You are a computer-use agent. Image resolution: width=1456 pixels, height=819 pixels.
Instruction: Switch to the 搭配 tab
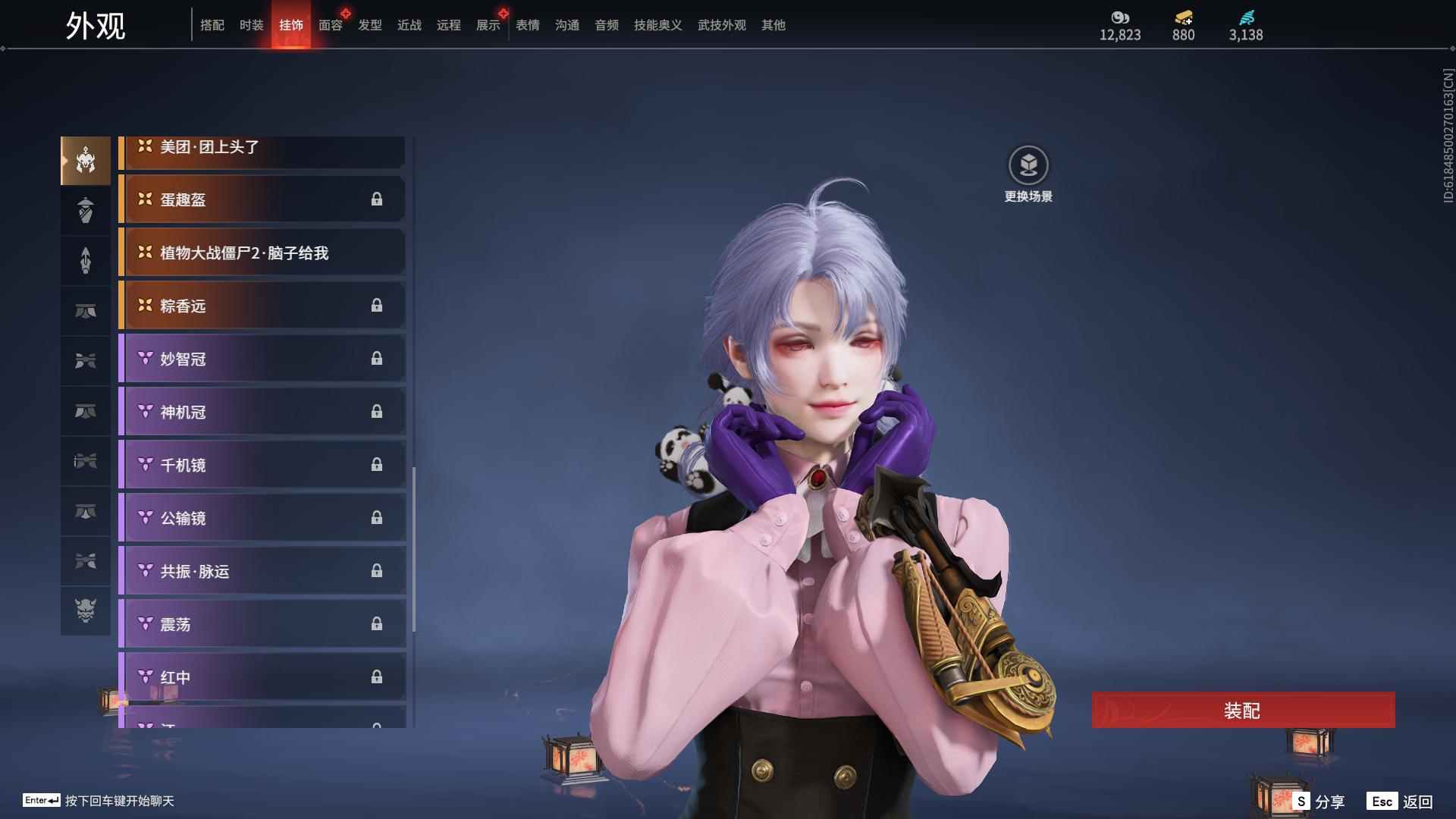(212, 25)
